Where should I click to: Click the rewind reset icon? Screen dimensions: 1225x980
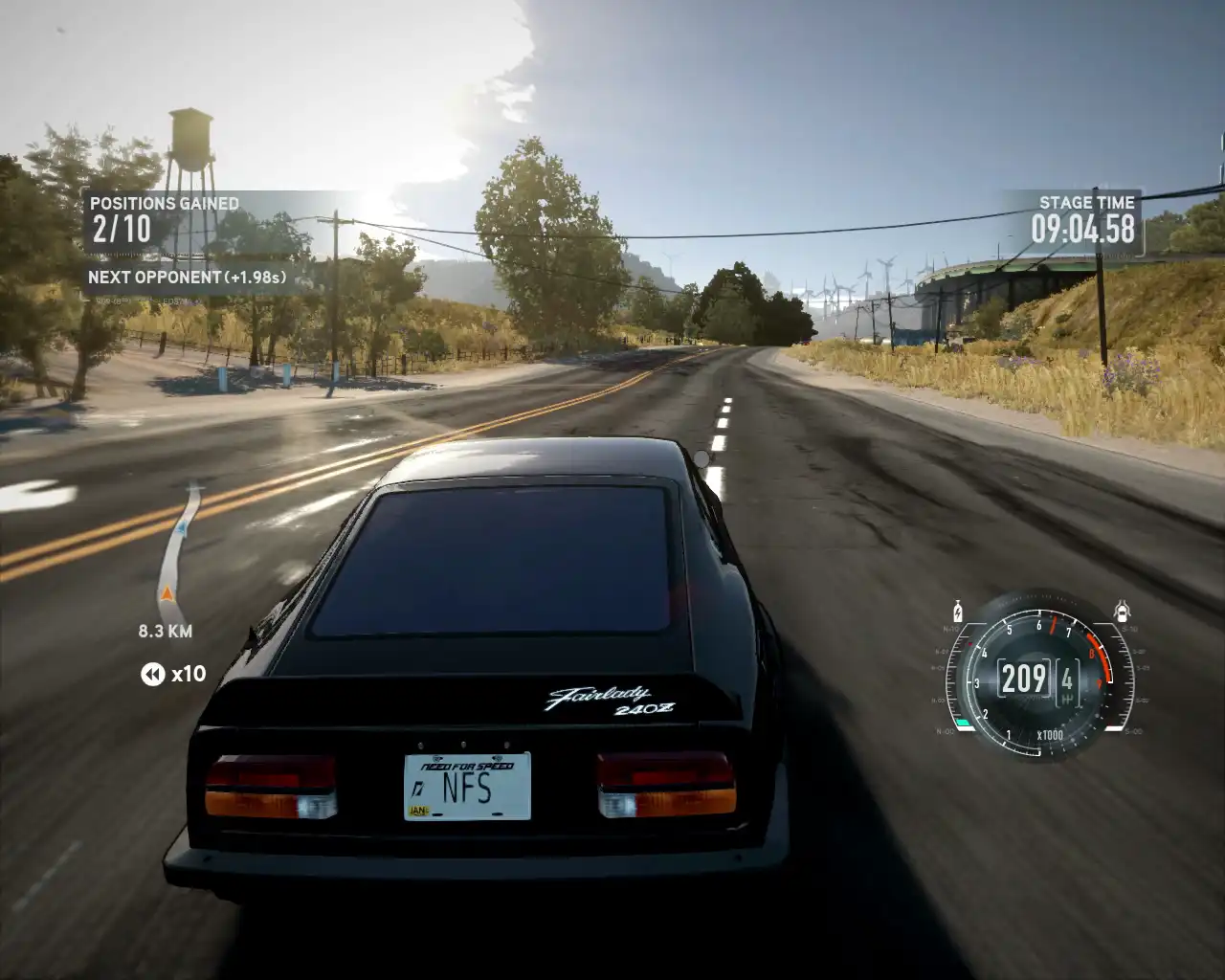[x=152, y=675]
